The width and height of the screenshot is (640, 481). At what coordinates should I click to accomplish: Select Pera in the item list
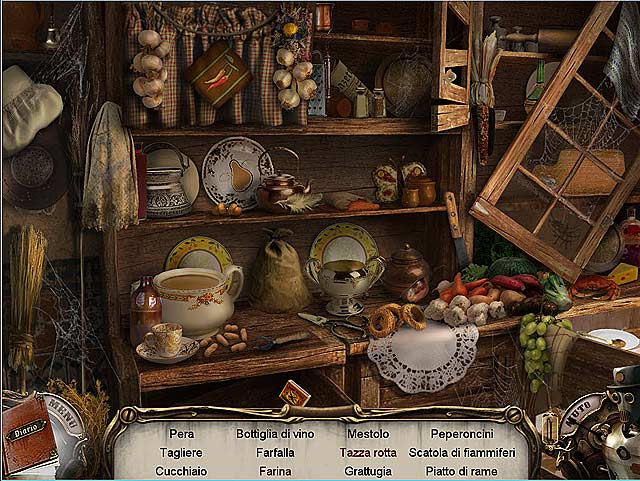point(181,434)
